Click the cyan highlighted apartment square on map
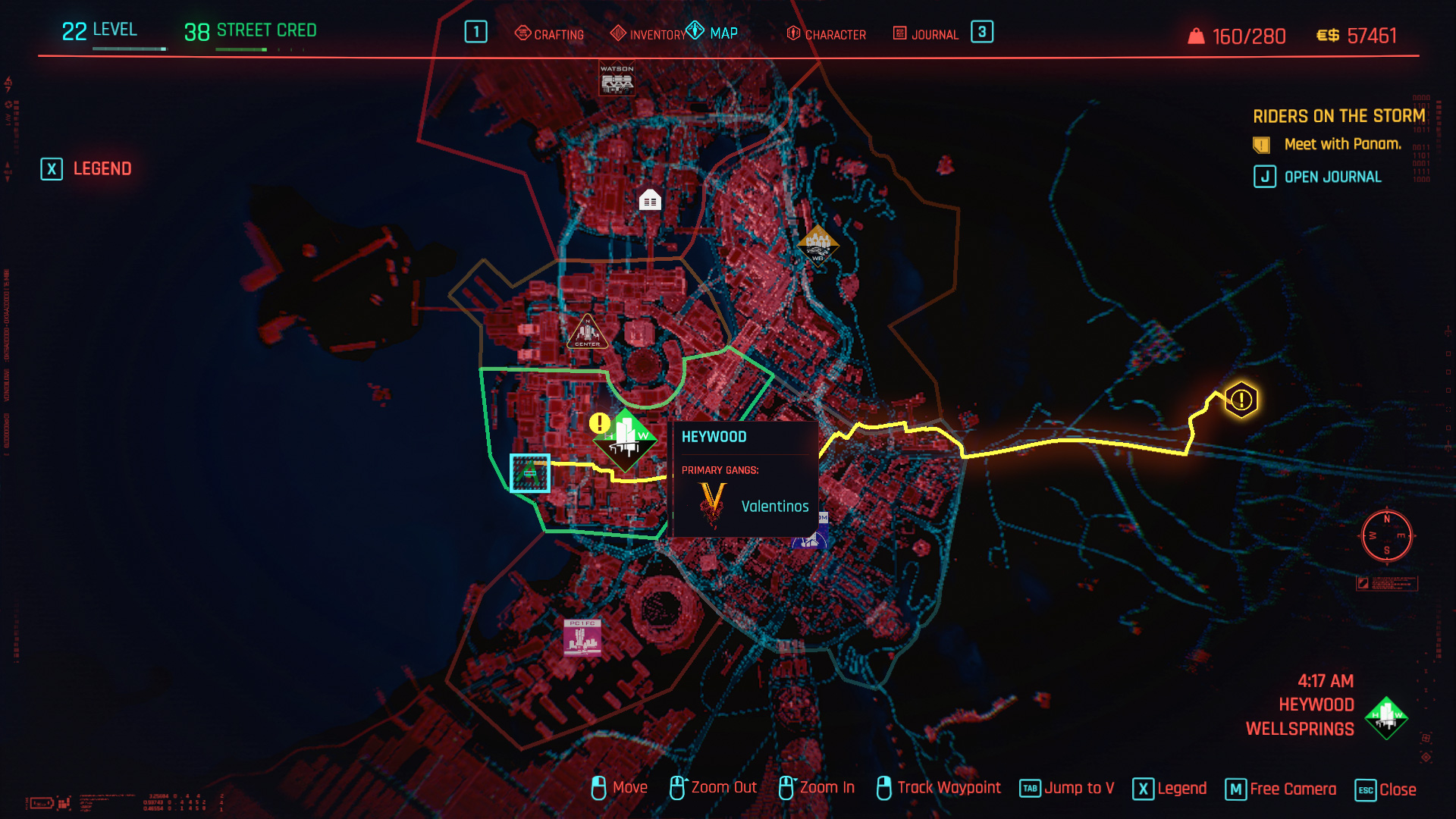 [529, 472]
